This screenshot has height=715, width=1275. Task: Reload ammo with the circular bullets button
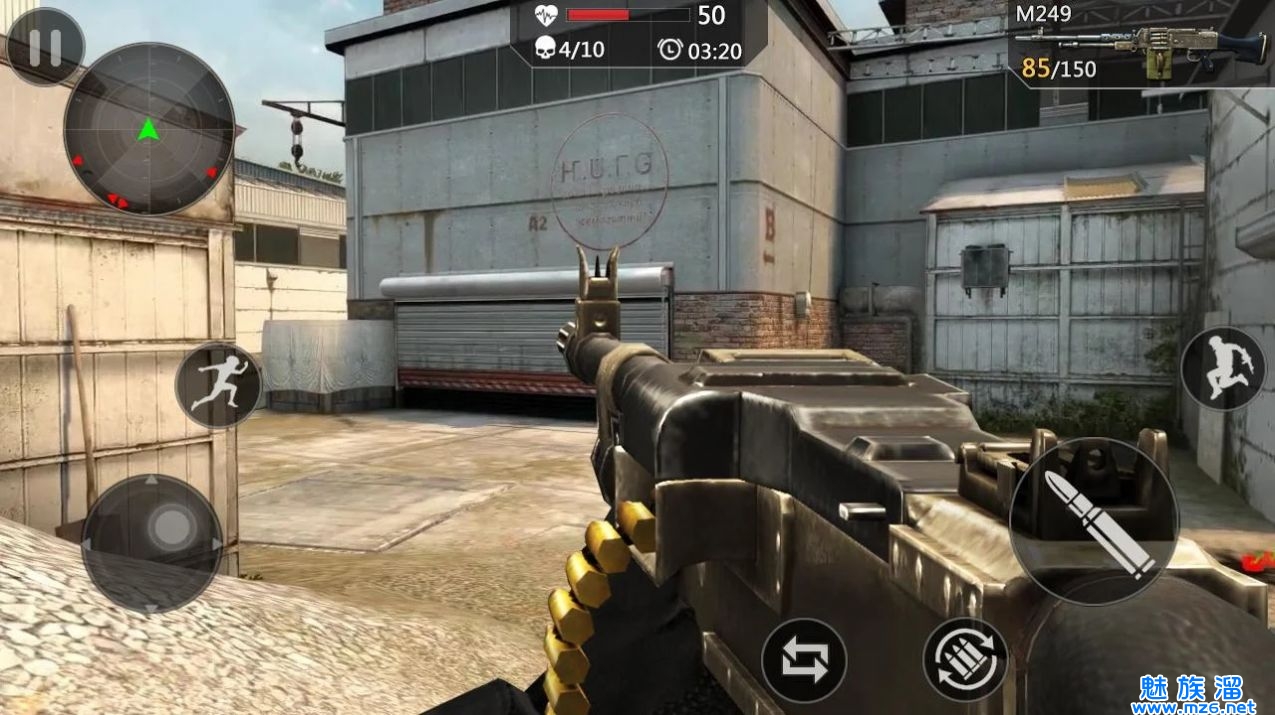tap(965, 660)
